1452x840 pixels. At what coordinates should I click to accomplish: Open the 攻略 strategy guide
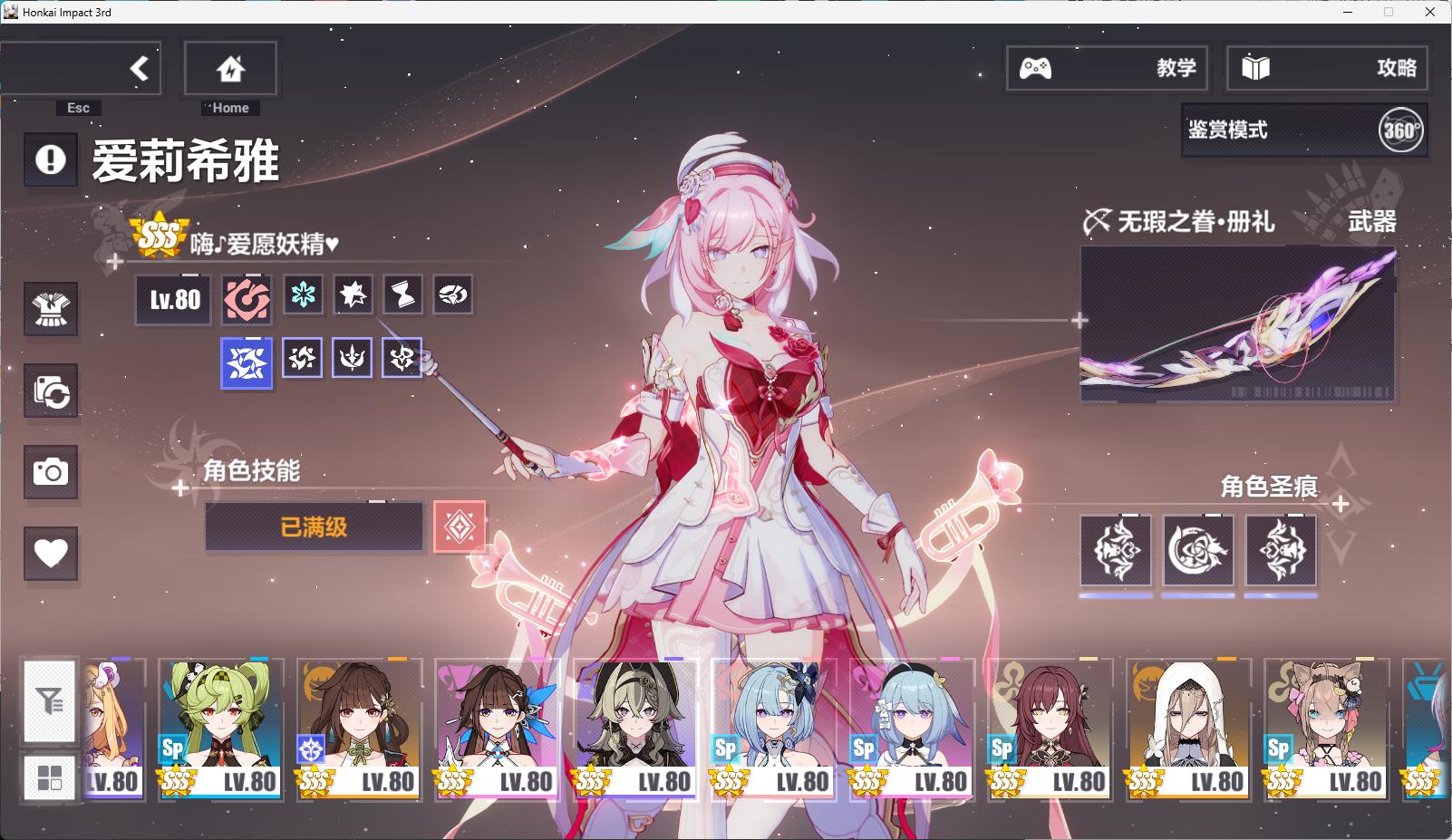(x=1326, y=68)
